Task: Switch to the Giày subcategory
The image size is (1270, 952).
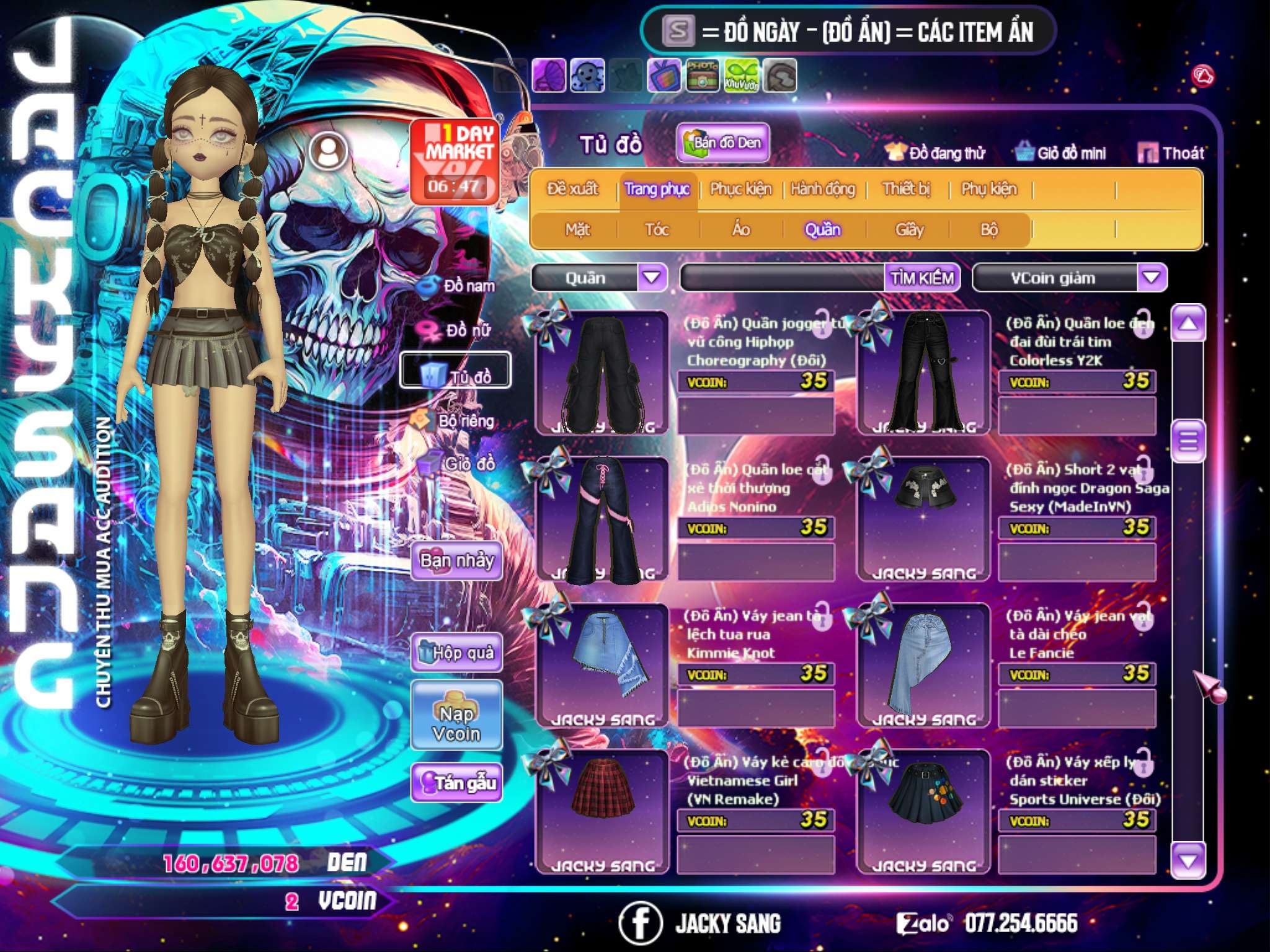Action: [909, 230]
